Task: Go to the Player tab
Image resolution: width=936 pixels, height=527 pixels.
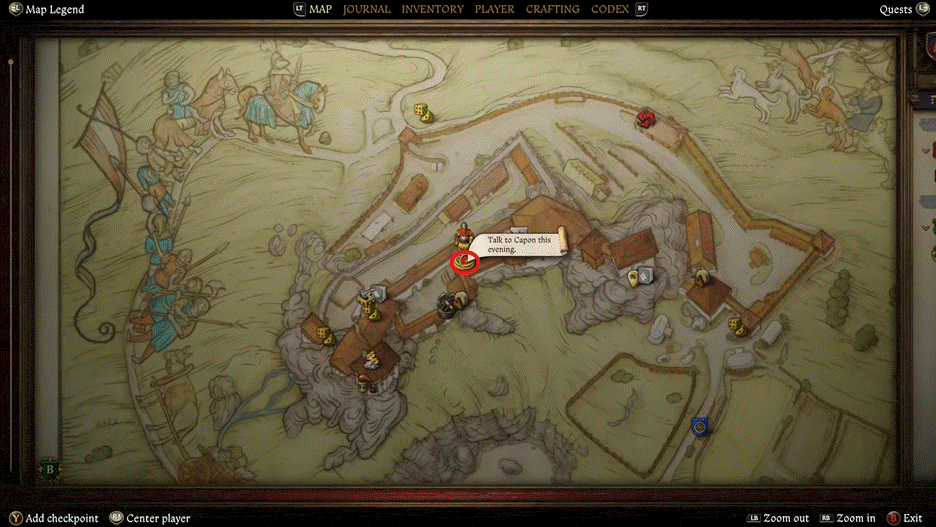Action: pyautogui.click(x=495, y=9)
